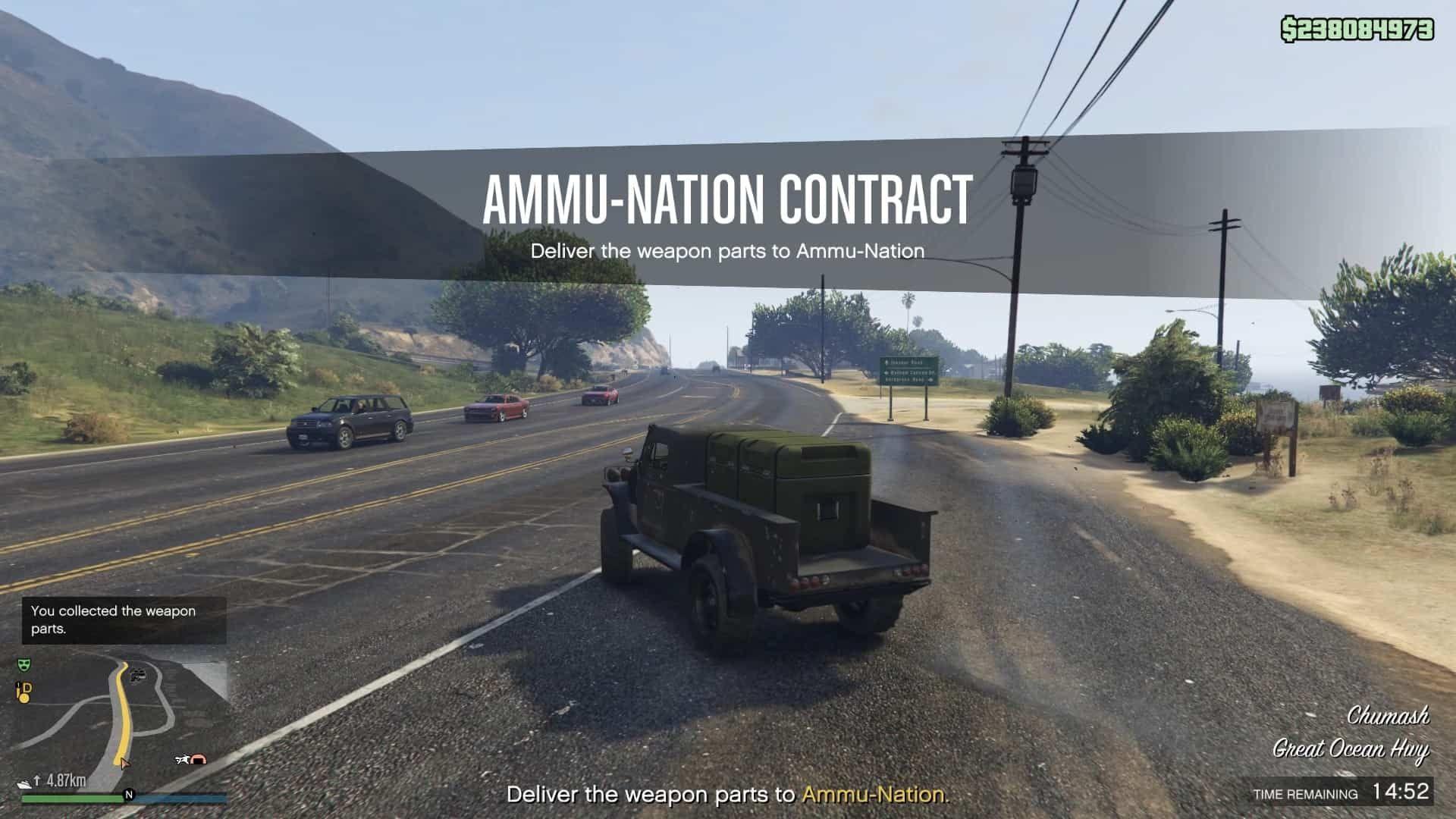Select the boat icon beside the 4.87km readout
Image resolution: width=1456 pixels, height=819 pixels.
pos(26,783)
